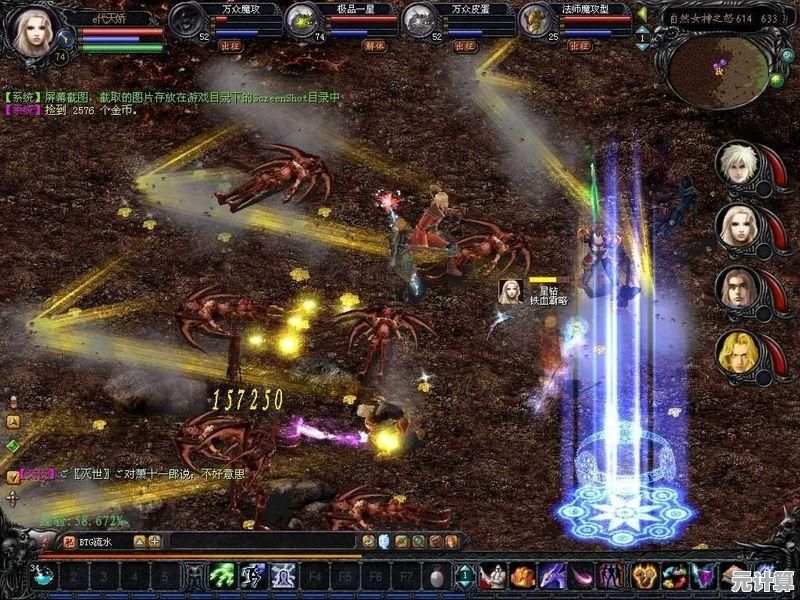Activate the green claw slash skill

222,576
